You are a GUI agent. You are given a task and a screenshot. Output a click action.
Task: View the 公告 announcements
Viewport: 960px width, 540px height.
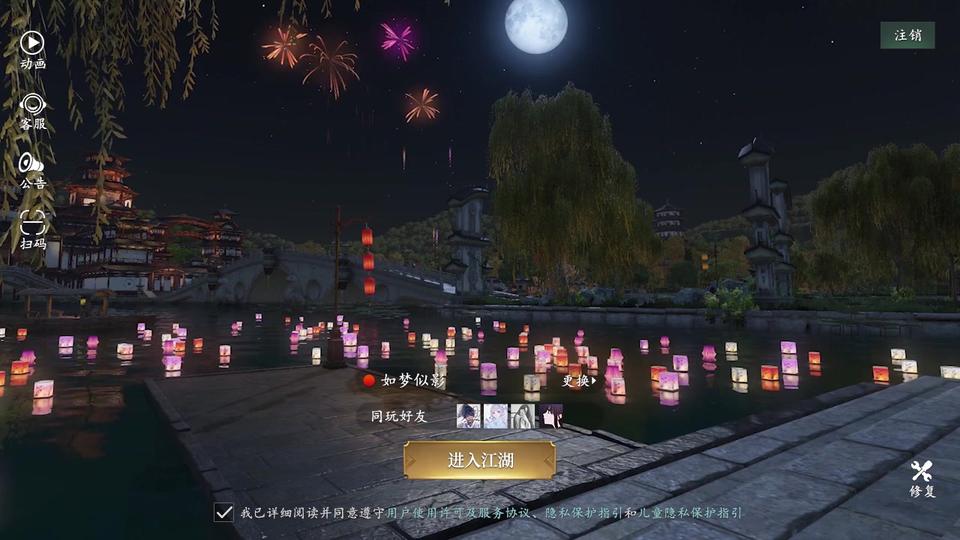tap(32, 169)
